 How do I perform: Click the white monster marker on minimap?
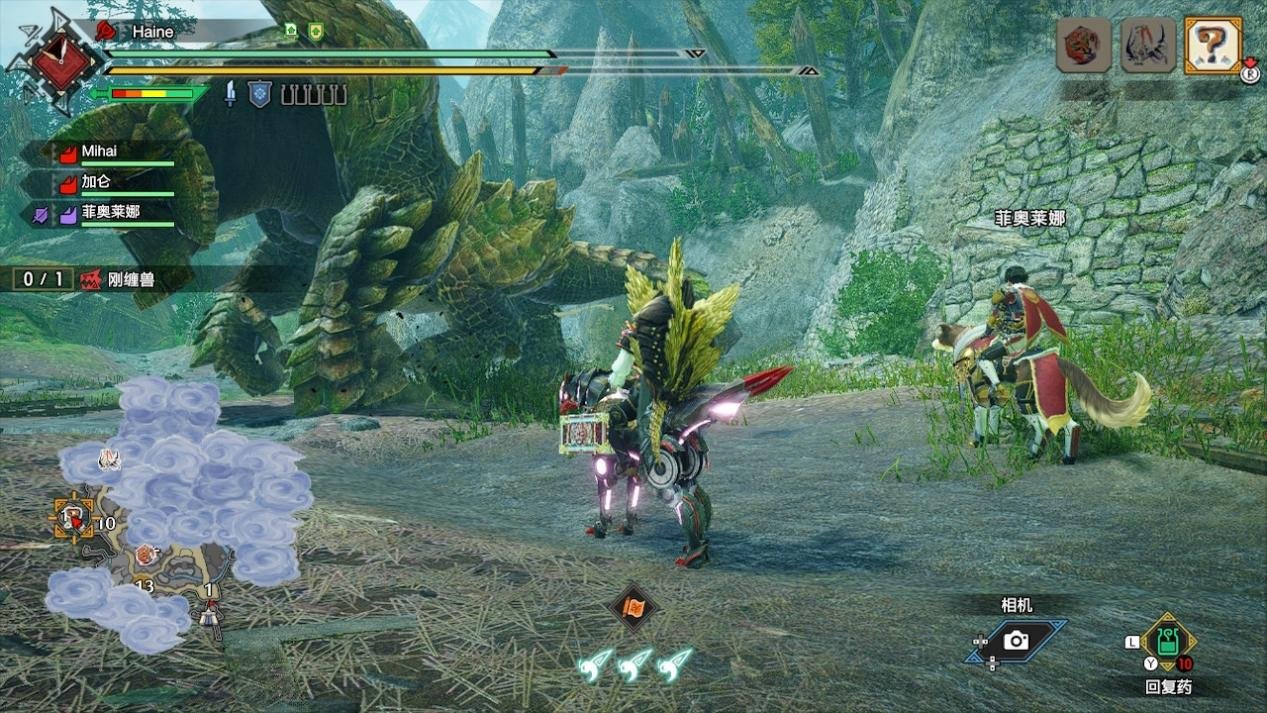pyautogui.click(x=109, y=459)
